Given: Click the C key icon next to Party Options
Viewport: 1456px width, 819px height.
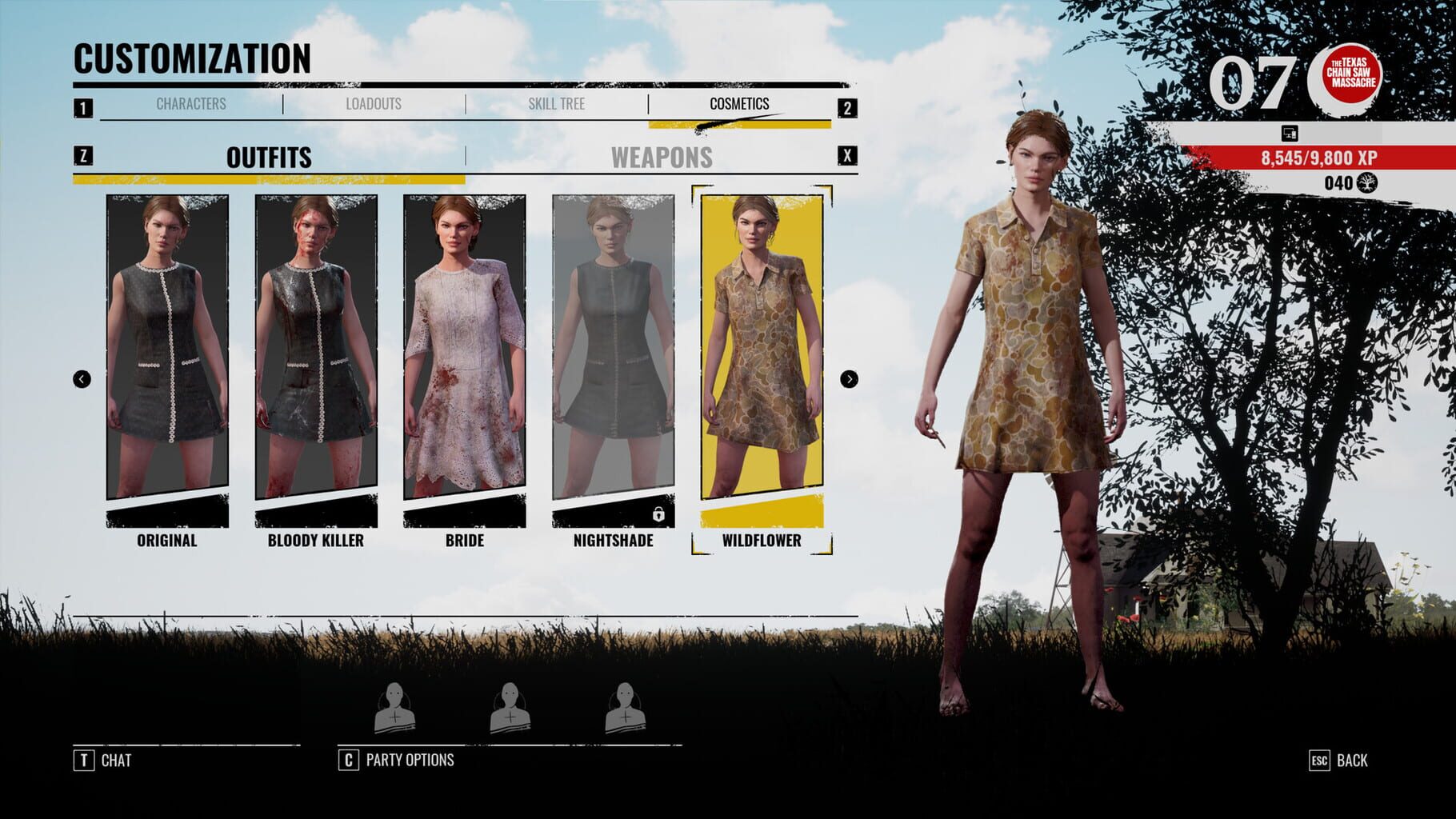Looking at the screenshot, I should coord(350,761).
